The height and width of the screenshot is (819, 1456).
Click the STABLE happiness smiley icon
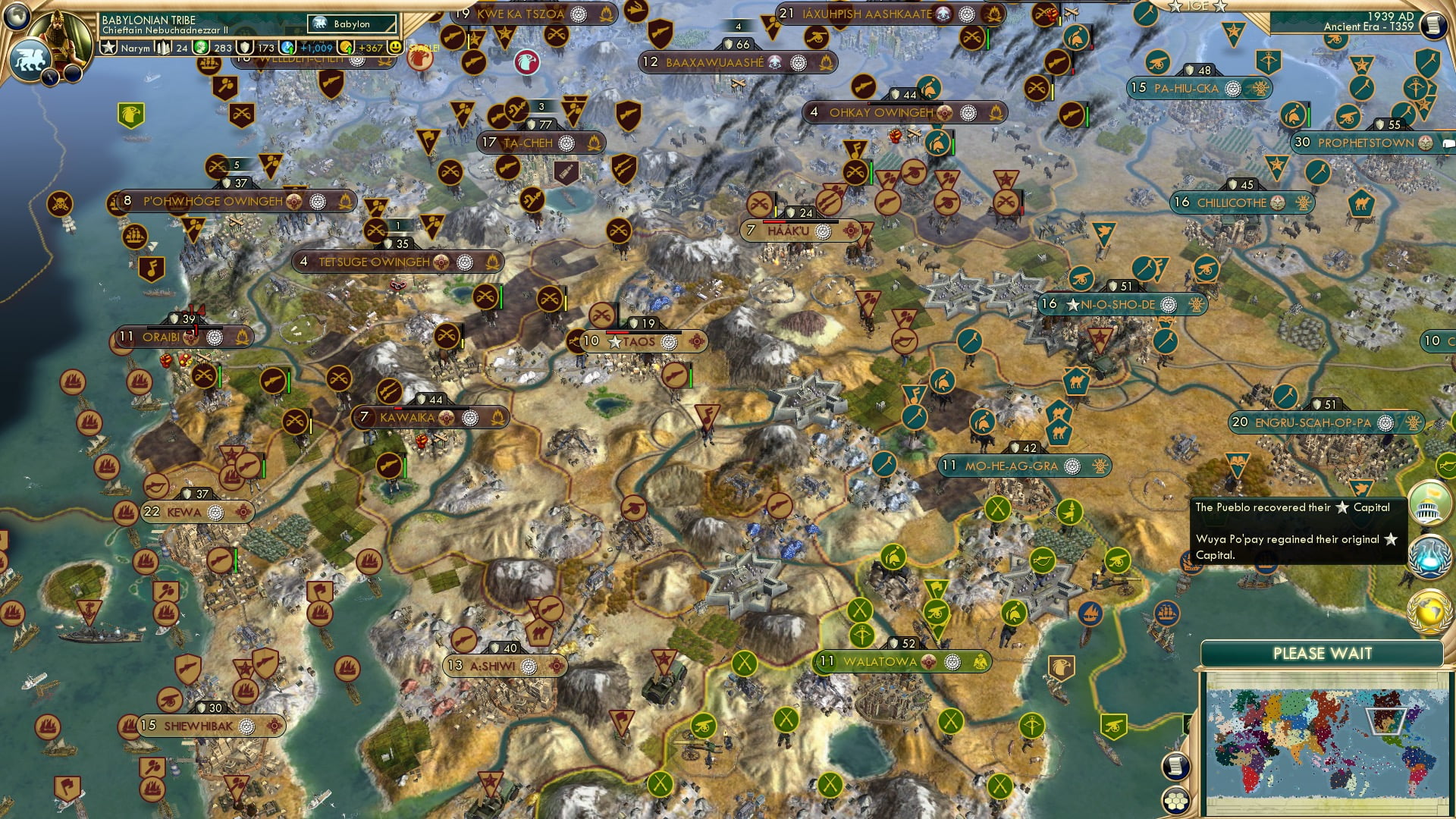(x=394, y=47)
